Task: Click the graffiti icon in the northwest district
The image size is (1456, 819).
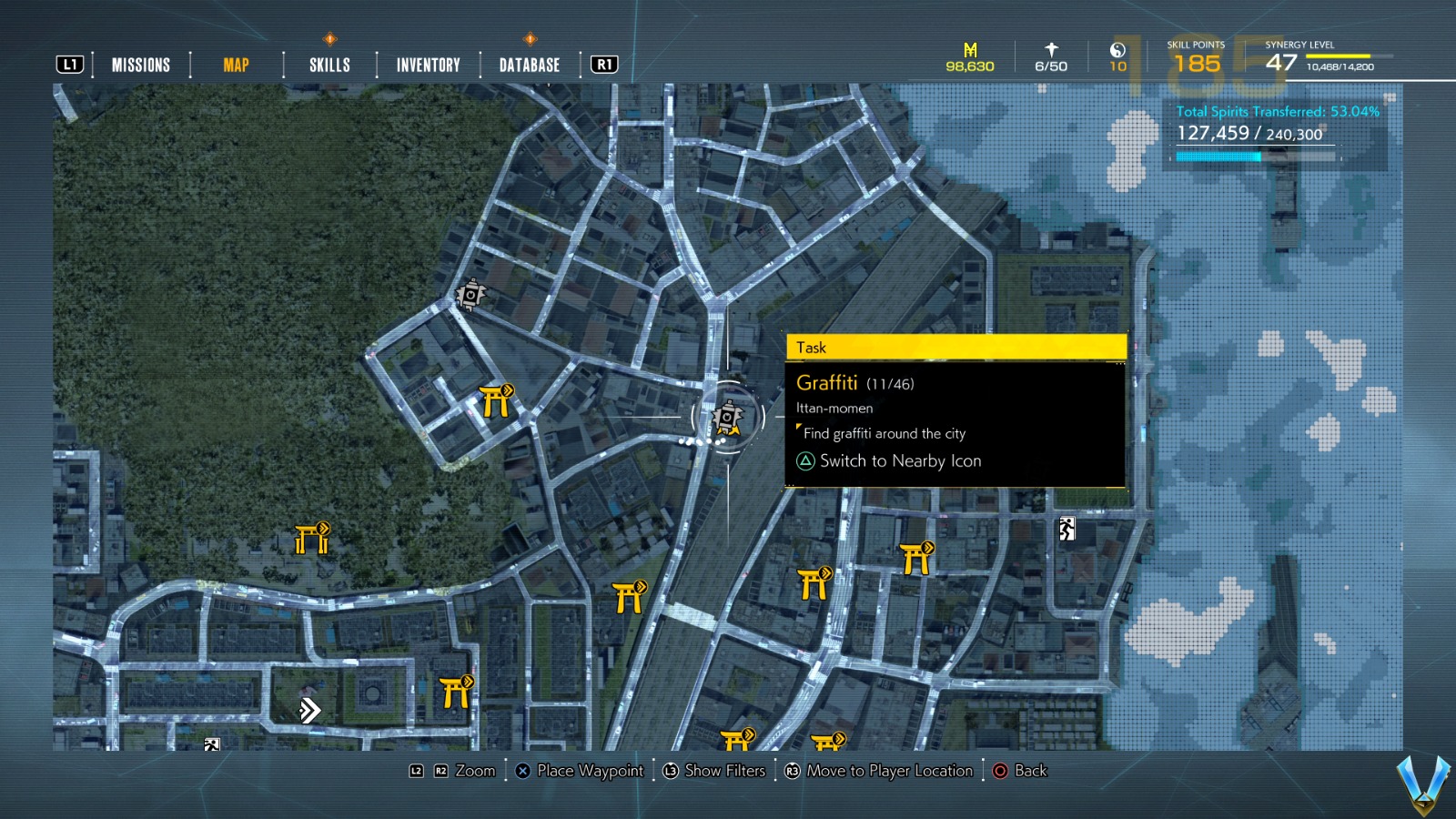Action: coord(472,294)
